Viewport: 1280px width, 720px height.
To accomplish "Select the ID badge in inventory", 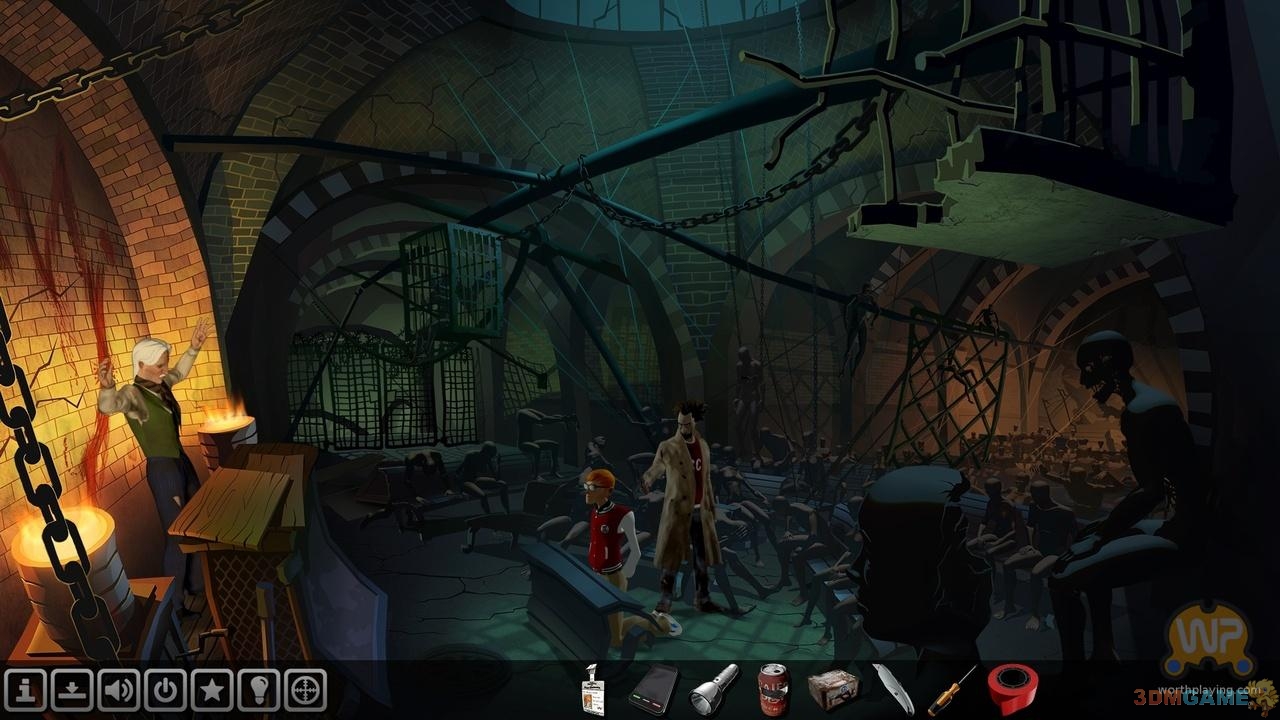I will click(594, 690).
